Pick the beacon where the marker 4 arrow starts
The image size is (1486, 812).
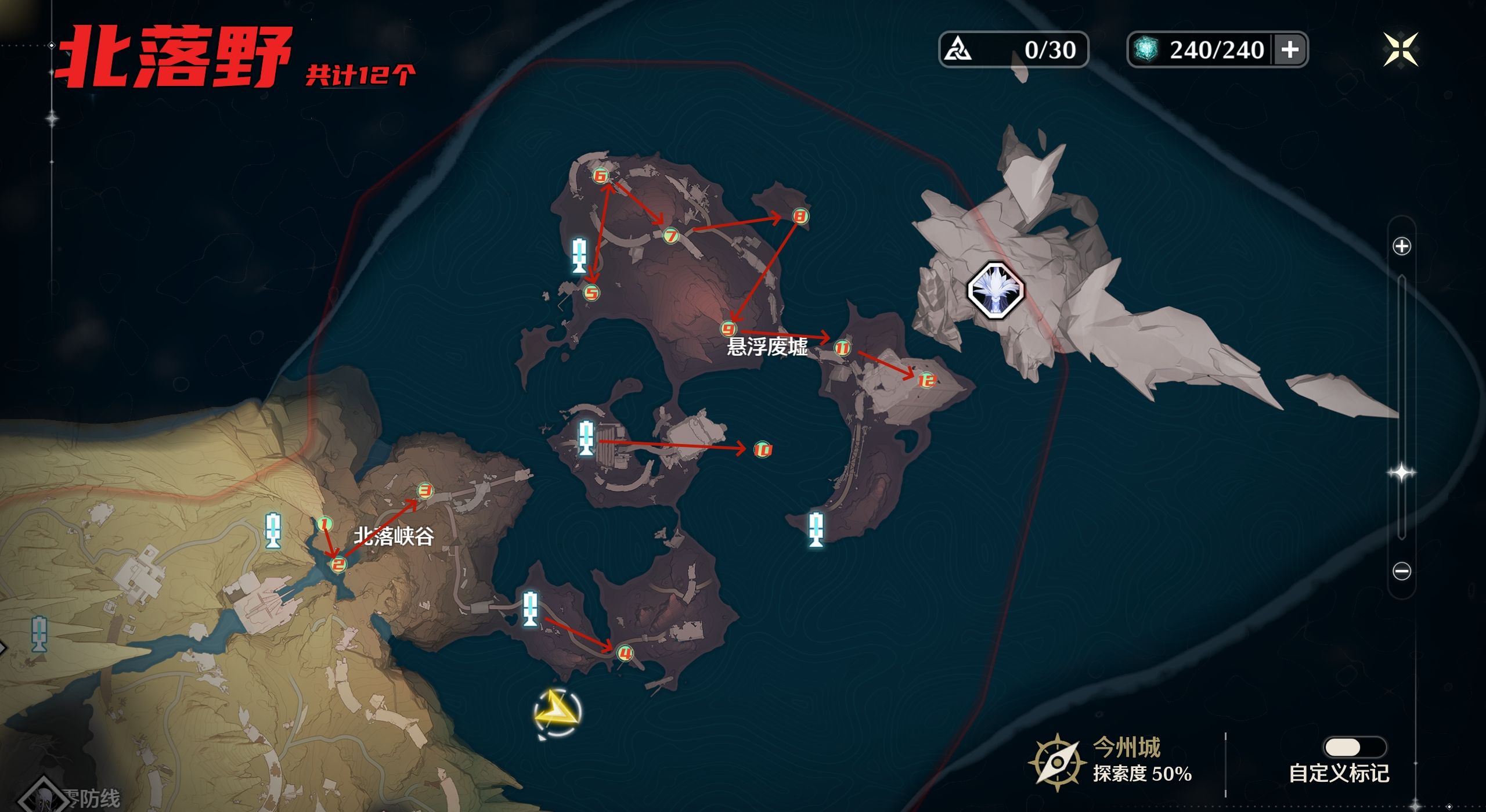pyautogui.click(x=529, y=609)
